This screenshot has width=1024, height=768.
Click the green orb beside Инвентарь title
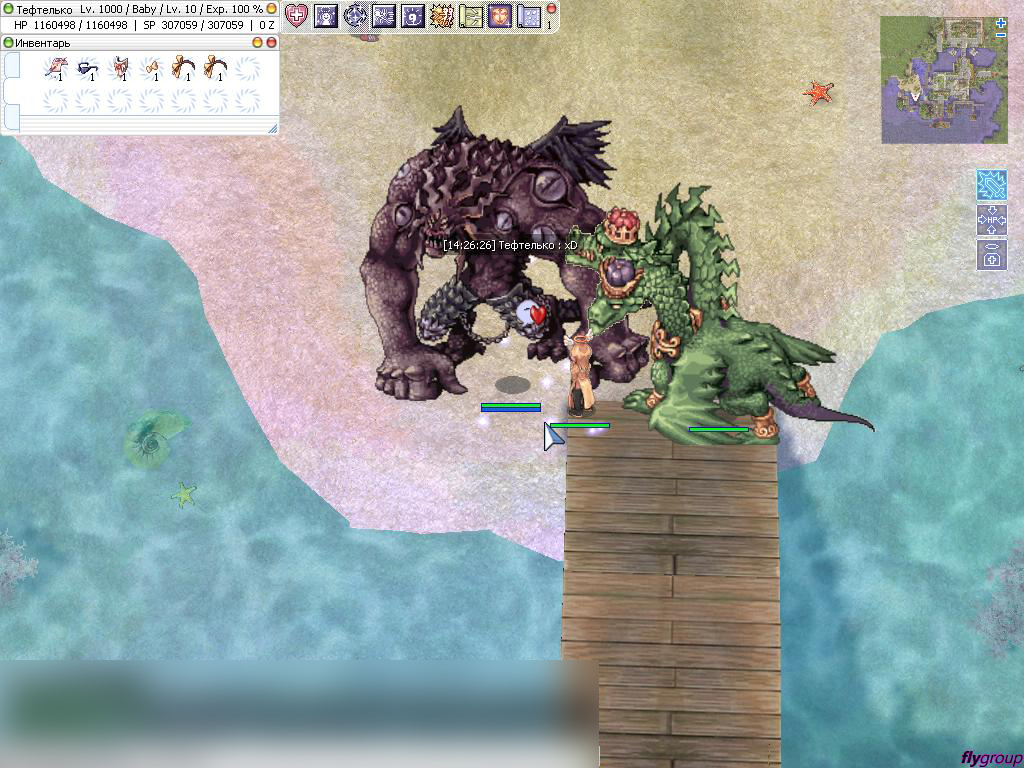click(8, 43)
